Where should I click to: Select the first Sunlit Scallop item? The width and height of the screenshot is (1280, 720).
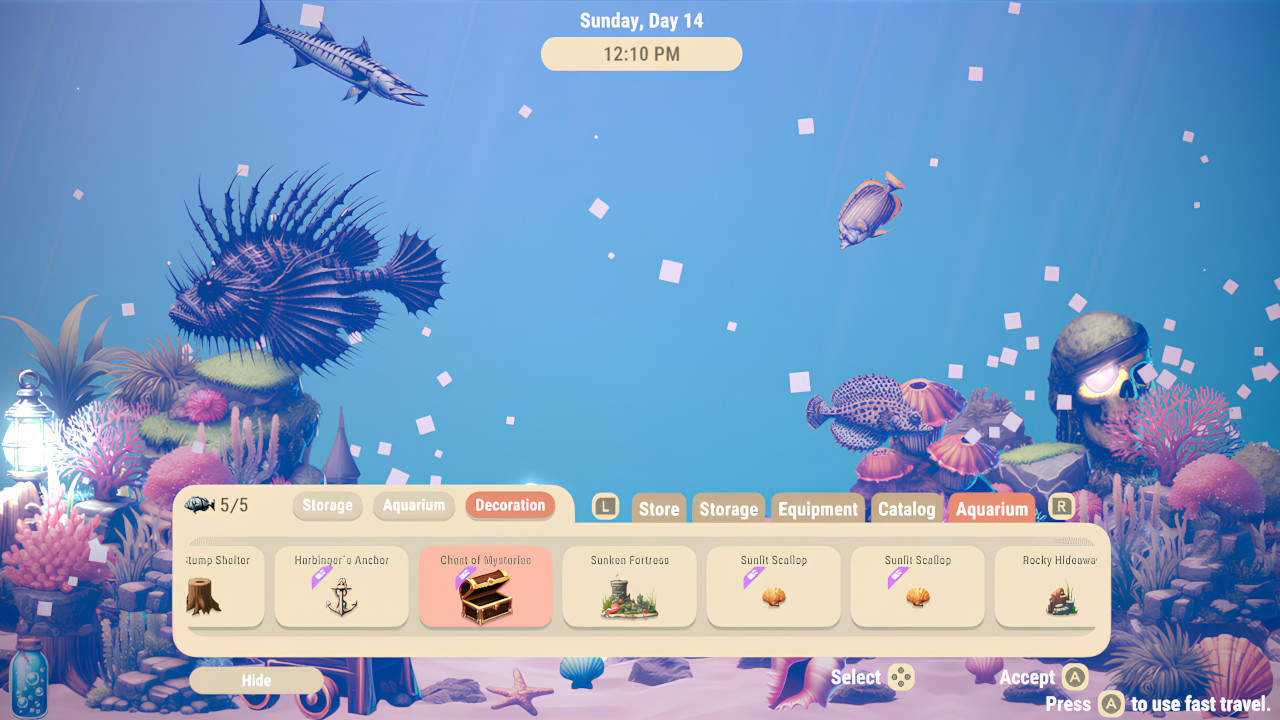tap(773, 588)
